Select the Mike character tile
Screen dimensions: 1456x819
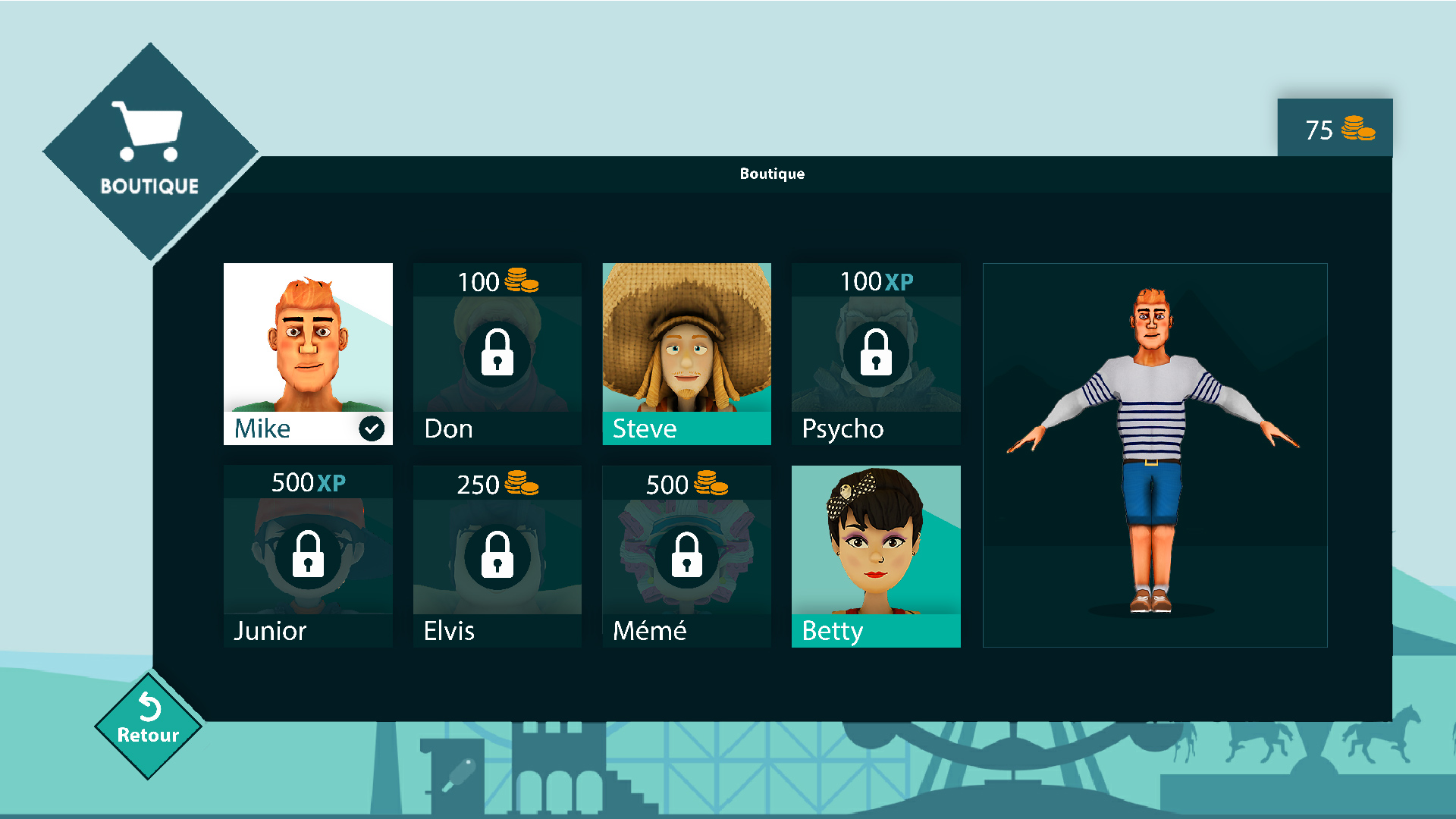(x=308, y=353)
